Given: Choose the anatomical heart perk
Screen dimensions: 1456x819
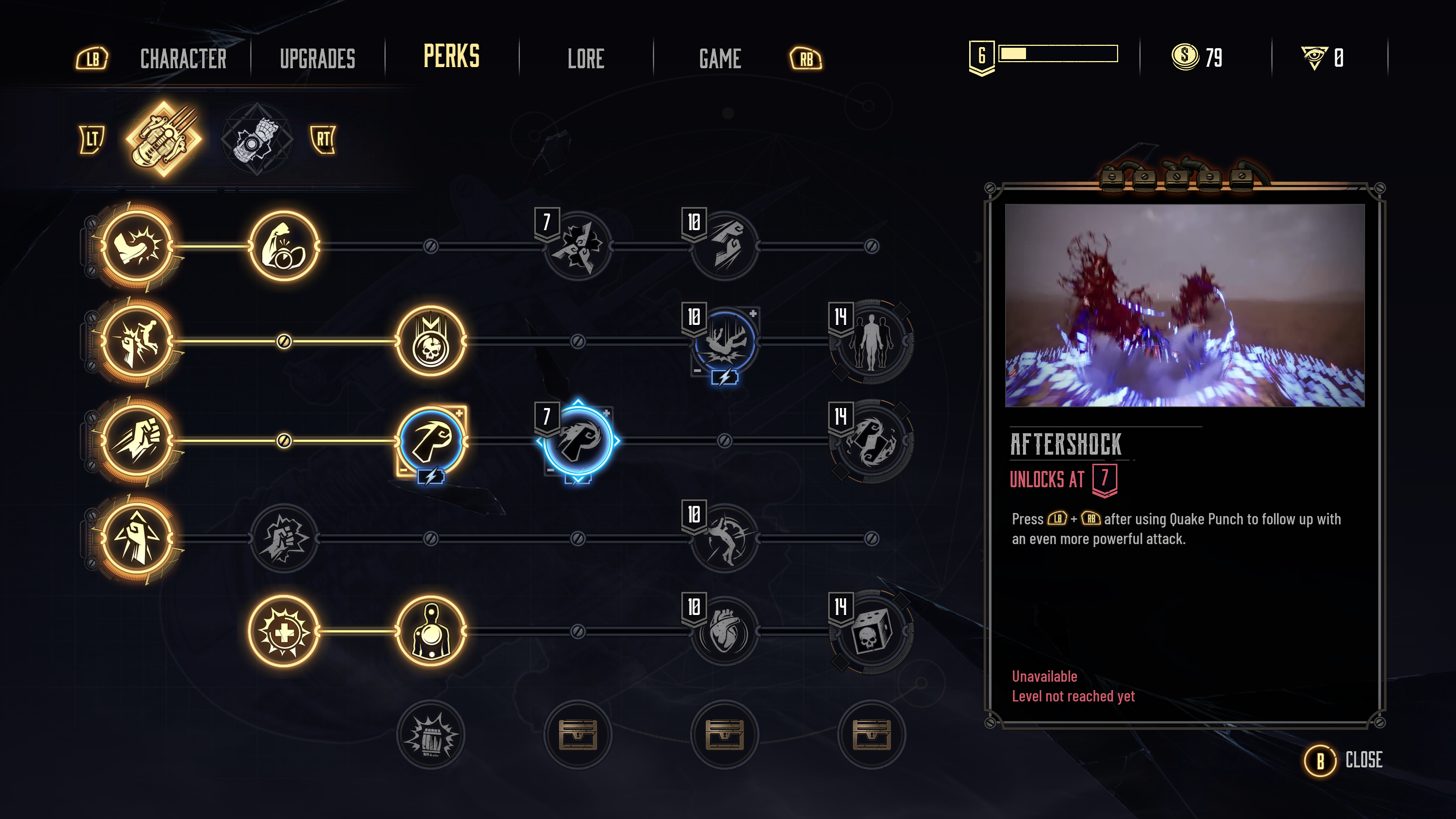Looking at the screenshot, I should pos(725,631).
